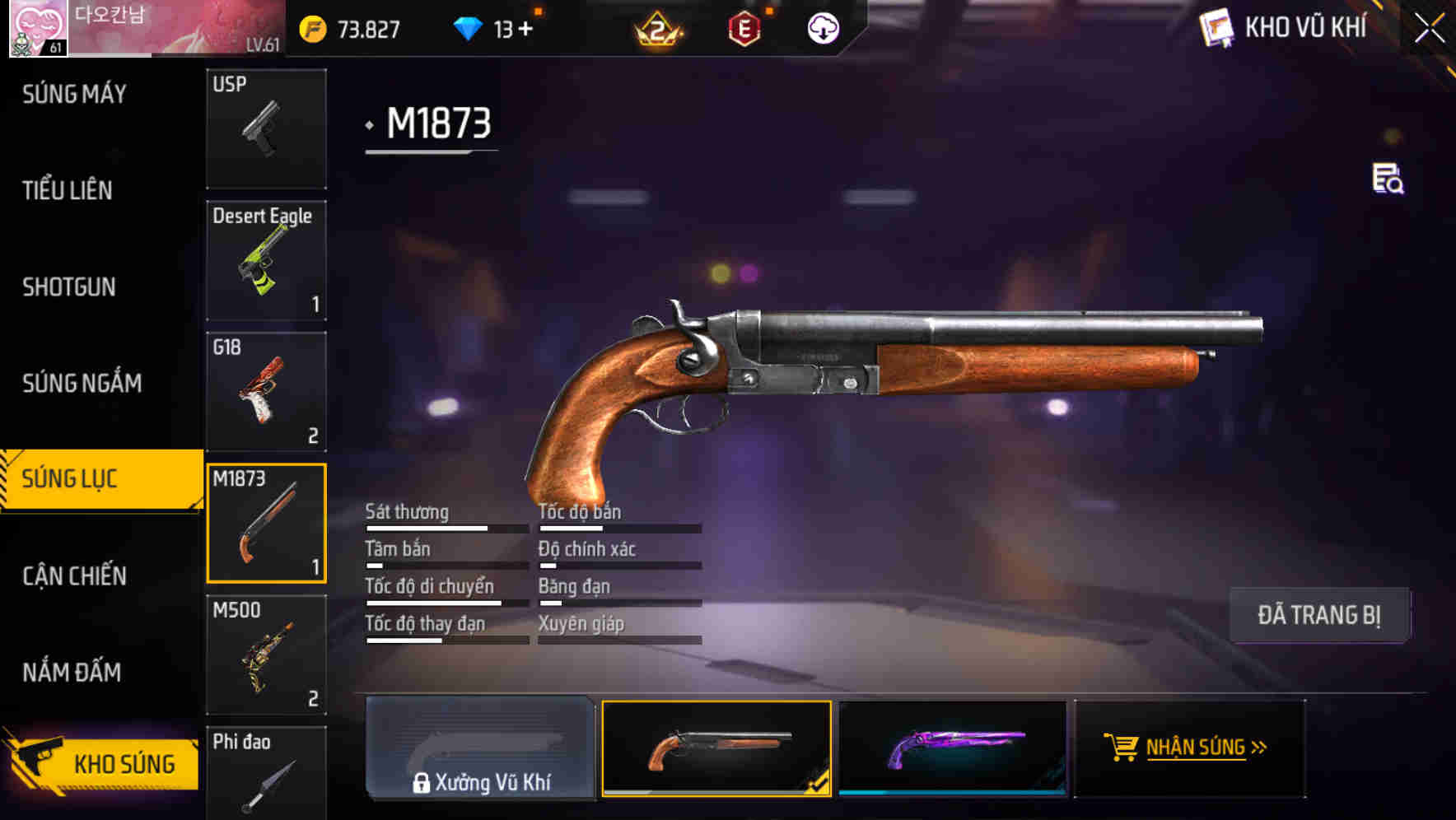Switch to the SHOTGUN weapon category
The image size is (1456, 820).
coord(69,287)
